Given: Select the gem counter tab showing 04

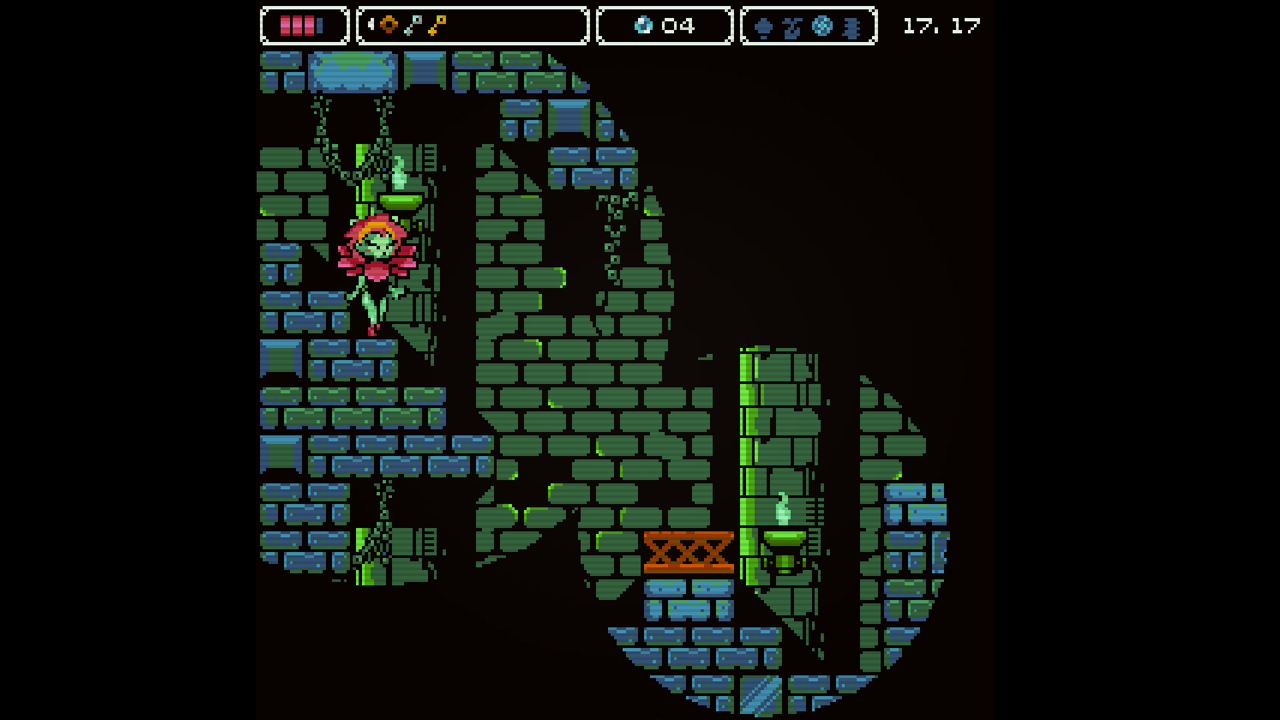Looking at the screenshot, I should tap(664, 26).
